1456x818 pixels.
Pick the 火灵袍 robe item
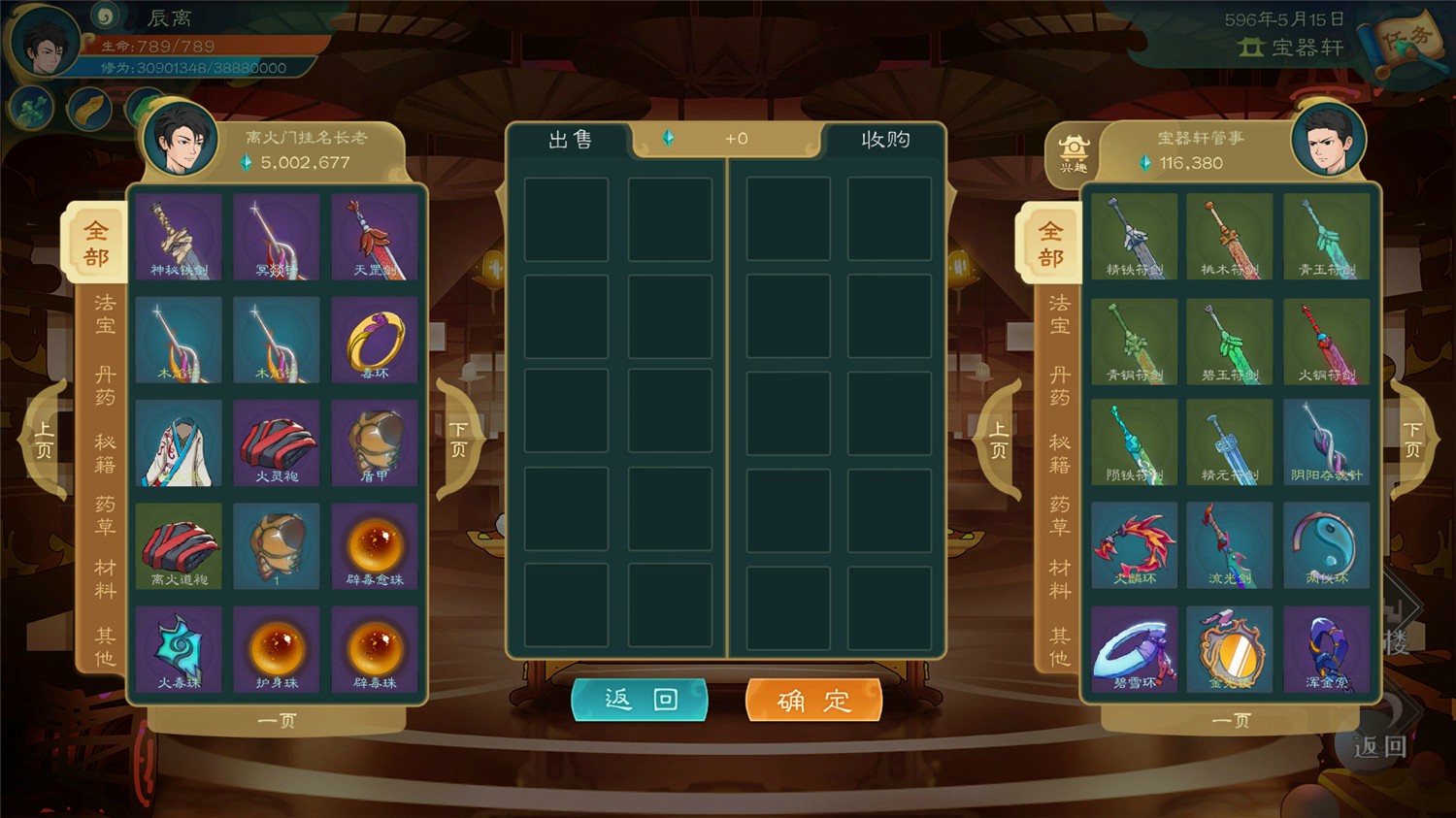pyautogui.click(x=277, y=443)
